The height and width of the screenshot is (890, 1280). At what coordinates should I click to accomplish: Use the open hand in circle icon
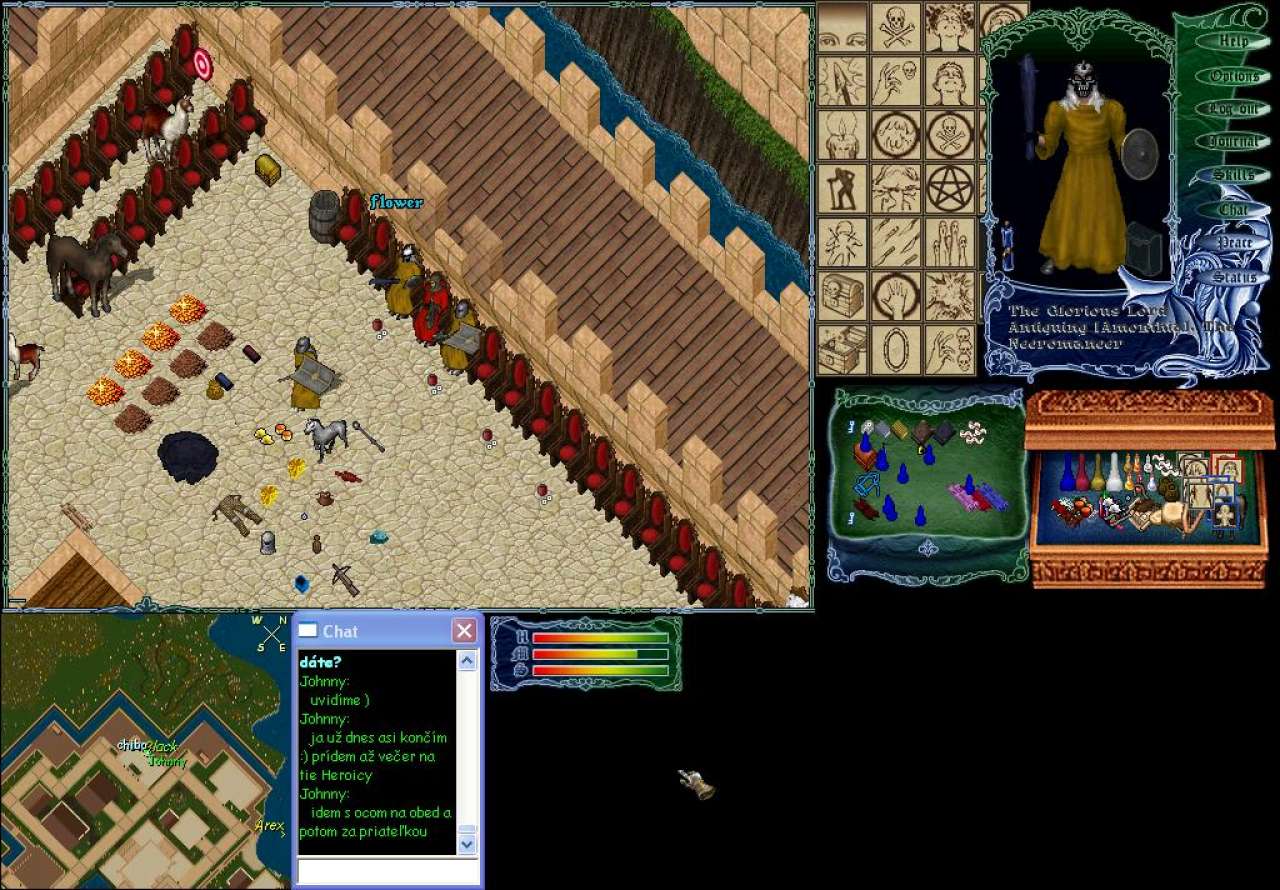coord(895,296)
